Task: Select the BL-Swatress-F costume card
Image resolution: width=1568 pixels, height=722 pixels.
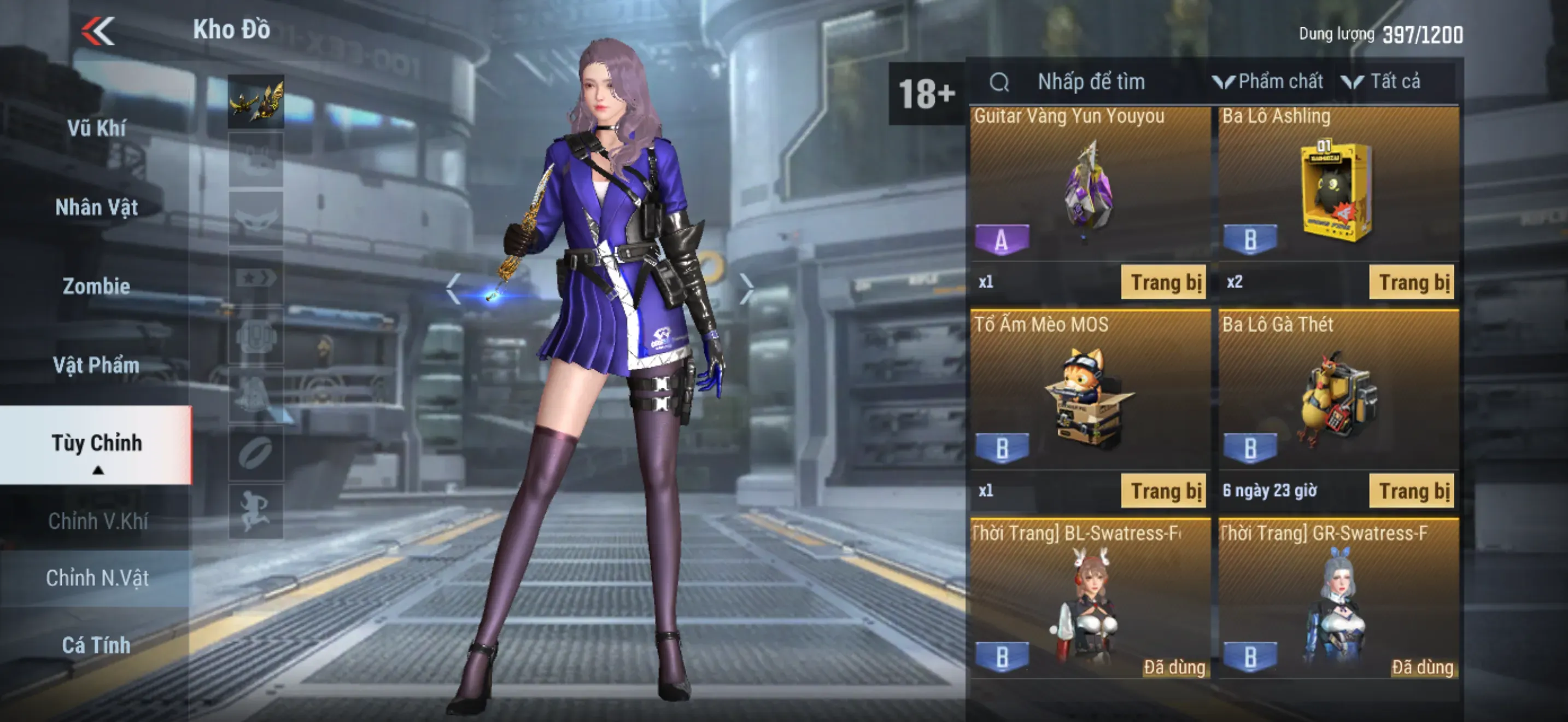Action: pos(1090,599)
